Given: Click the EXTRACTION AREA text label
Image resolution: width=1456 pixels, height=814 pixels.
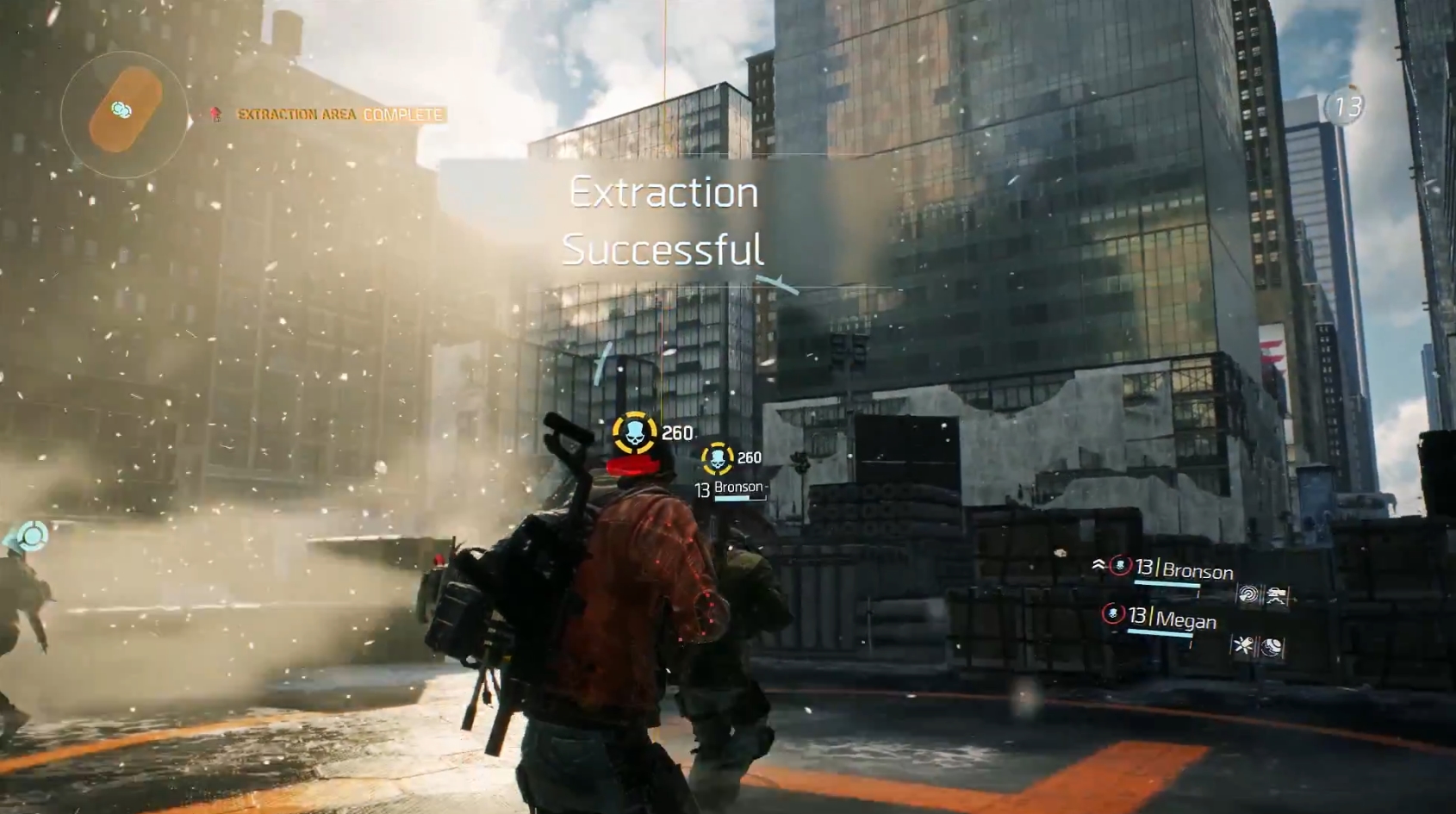Looking at the screenshot, I should (x=297, y=114).
